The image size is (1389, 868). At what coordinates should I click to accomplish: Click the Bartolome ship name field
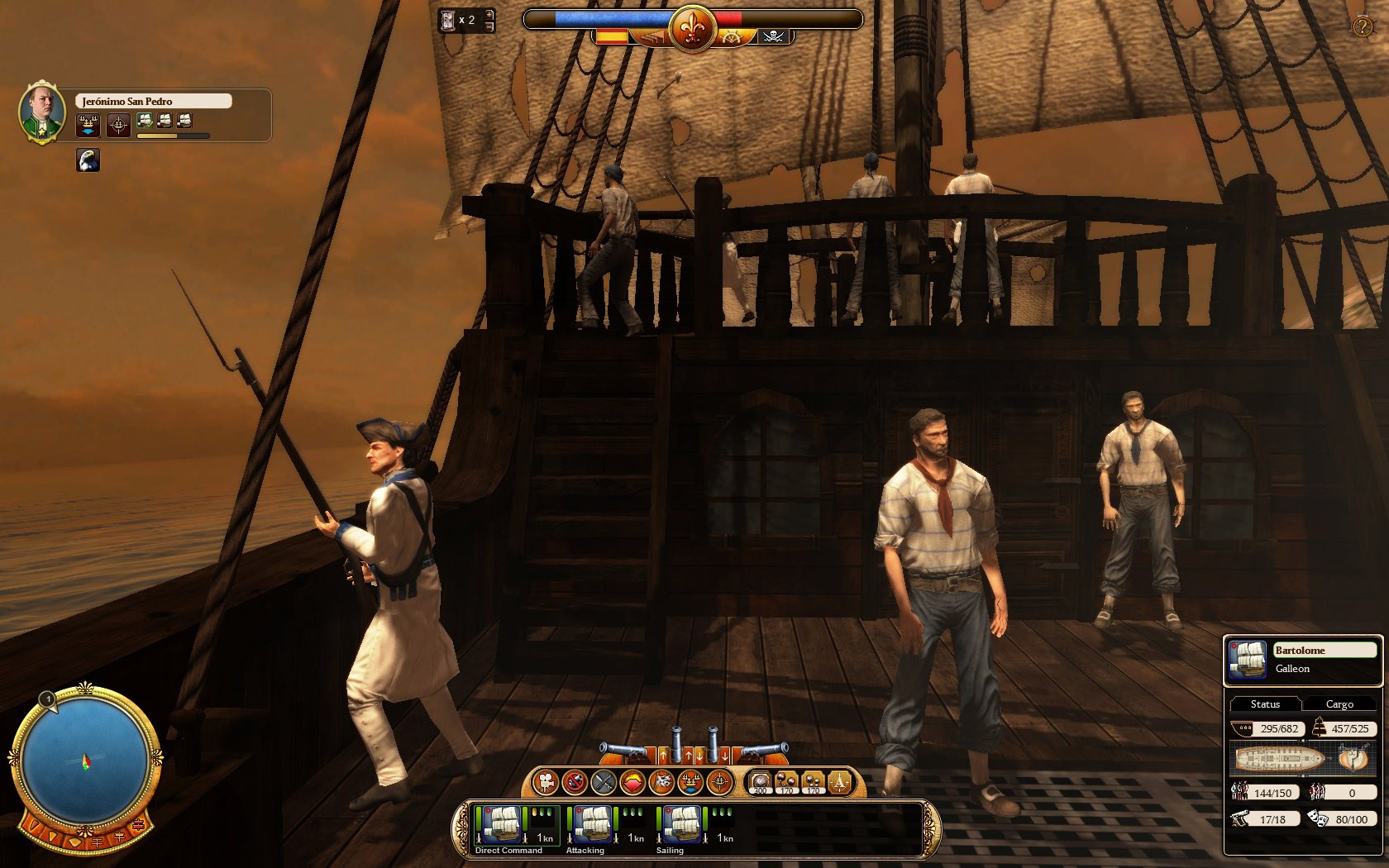(1325, 650)
